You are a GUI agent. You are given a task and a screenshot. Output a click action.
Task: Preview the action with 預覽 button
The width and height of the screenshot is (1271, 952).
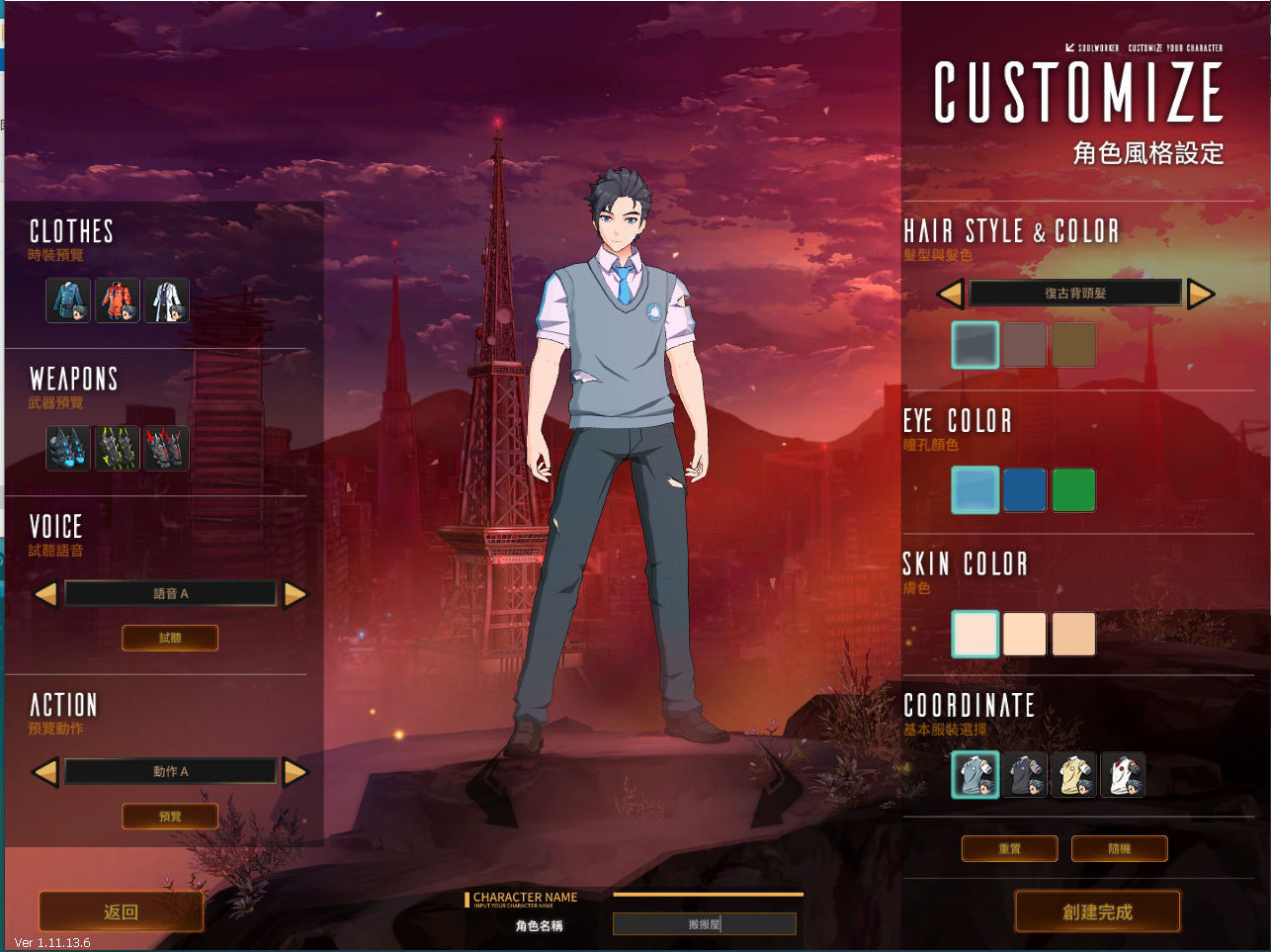click(x=170, y=817)
